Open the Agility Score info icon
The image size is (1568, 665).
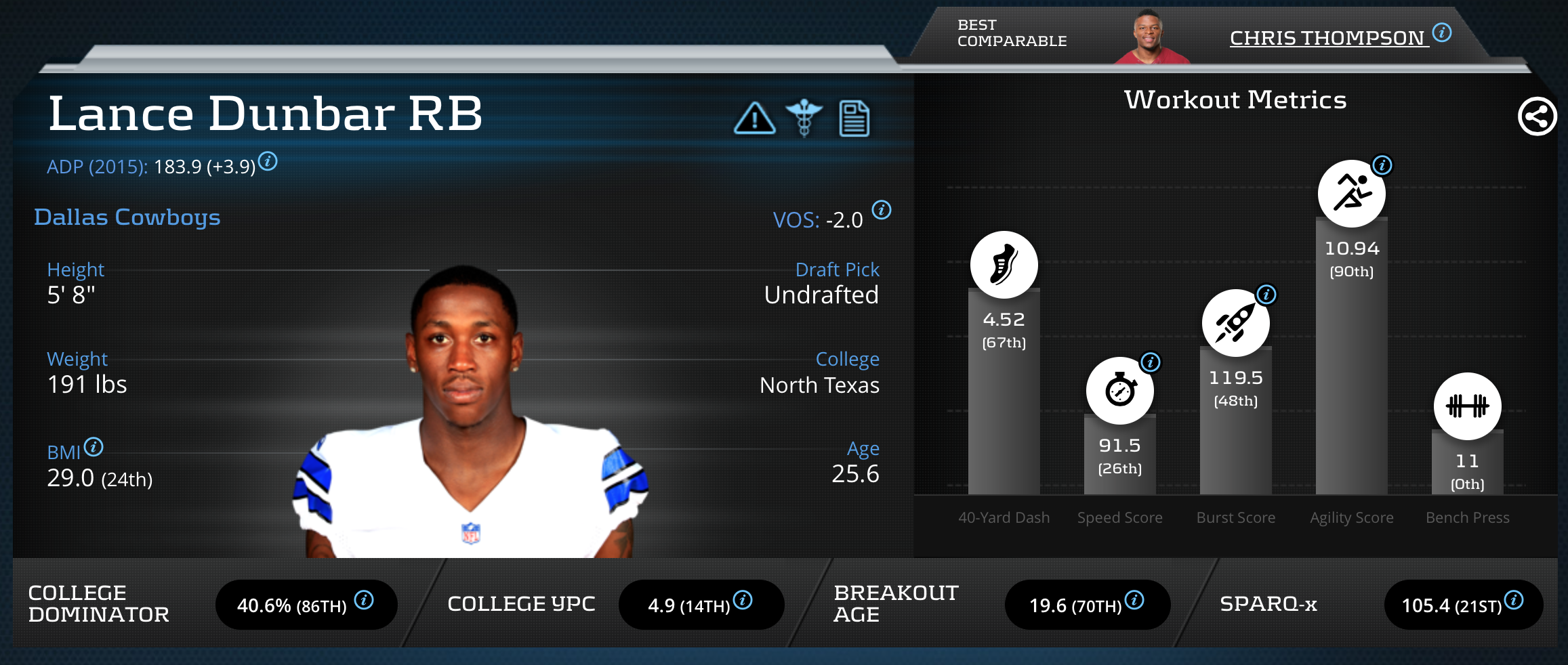point(1382,165)
